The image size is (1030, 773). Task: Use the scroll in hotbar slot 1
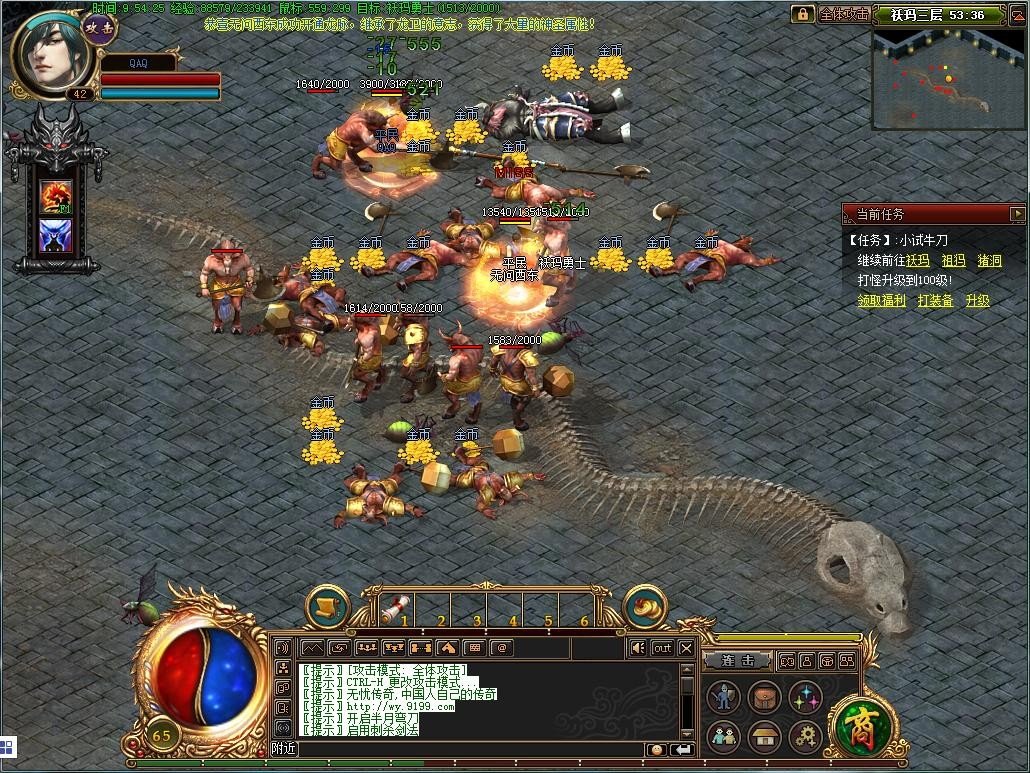(x=397, y=608)
